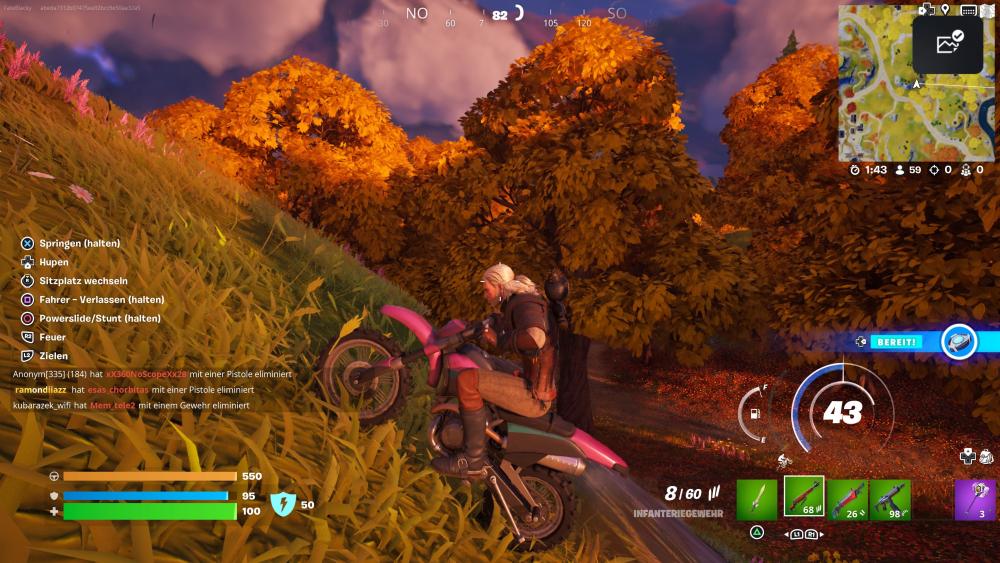The image size is (1000, 563).
Task: Select the purple staff item slot
Action: click(x=975, y=498)
